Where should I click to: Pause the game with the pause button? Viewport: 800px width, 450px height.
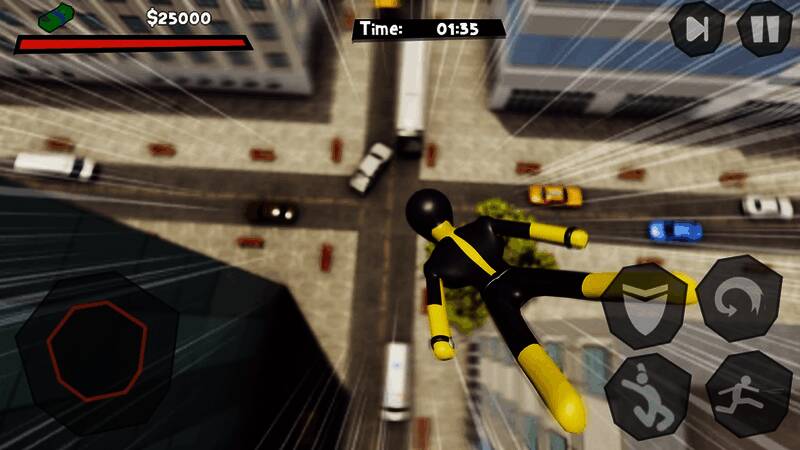pos(765,29)
